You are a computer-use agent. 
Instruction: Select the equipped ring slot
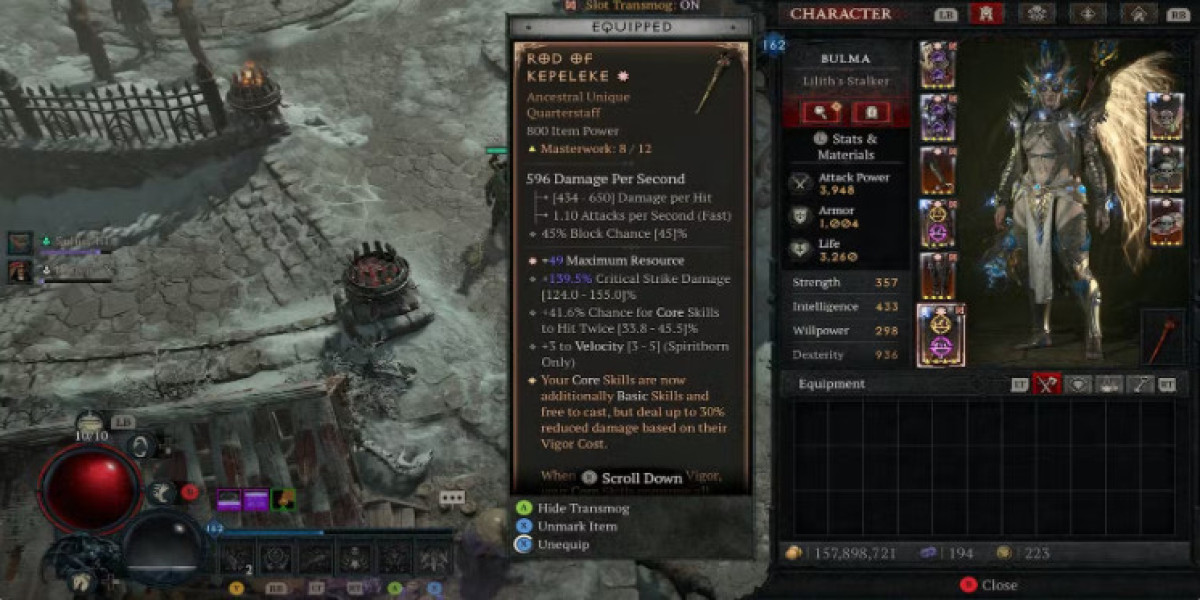pos(1165,168)
